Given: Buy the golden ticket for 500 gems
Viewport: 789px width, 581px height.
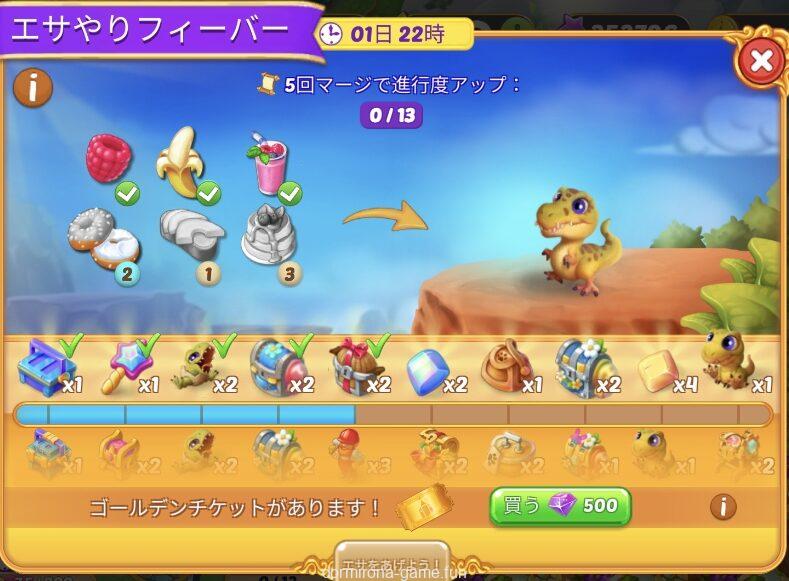Looking at the screenshot, I should 560,506.
